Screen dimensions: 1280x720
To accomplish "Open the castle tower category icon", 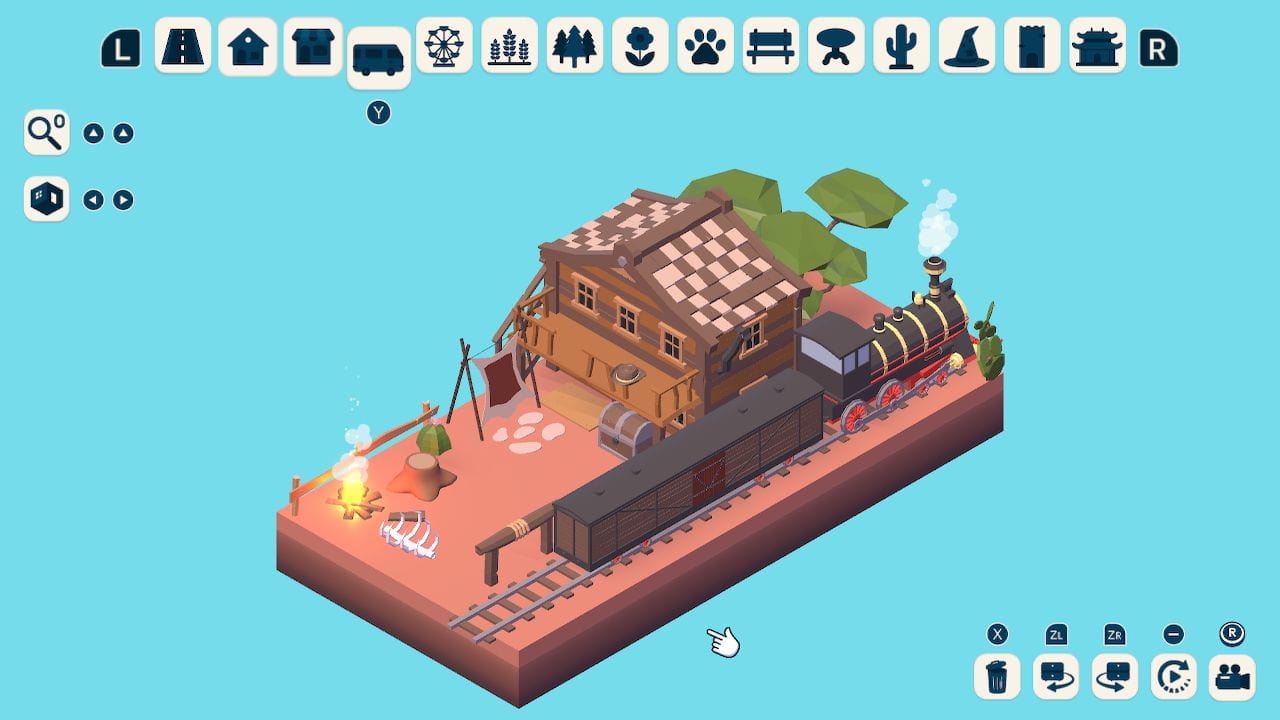I will pyautogui.click(x=1032, y=46).
